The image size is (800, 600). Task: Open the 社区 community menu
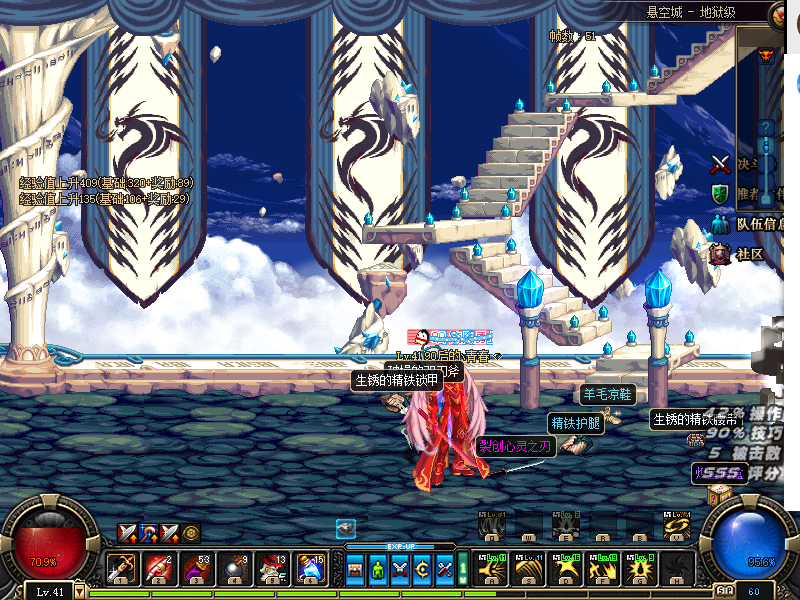750,254
